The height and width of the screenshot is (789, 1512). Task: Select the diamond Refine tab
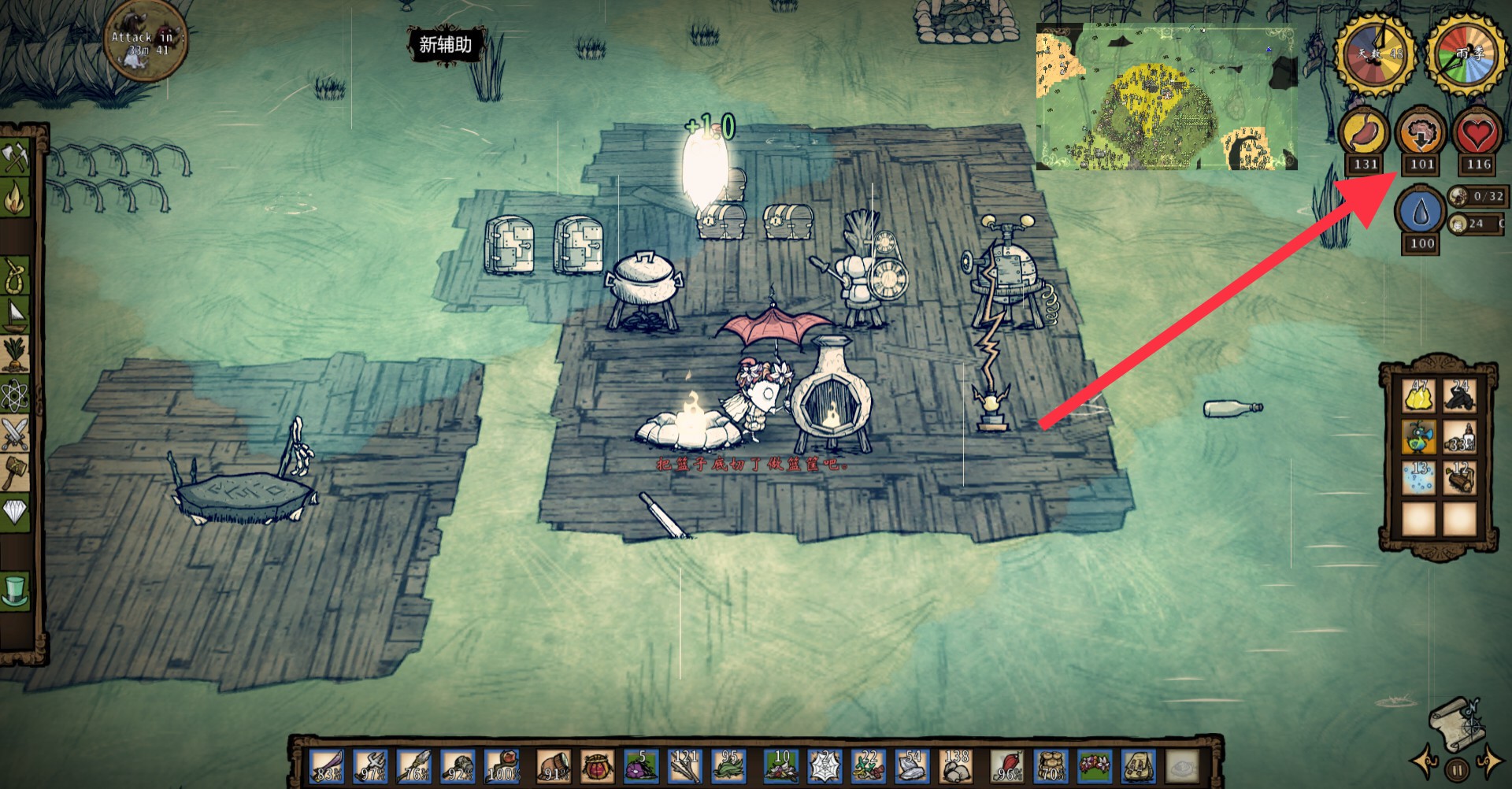pyautogui.click(x=17, y=512)
